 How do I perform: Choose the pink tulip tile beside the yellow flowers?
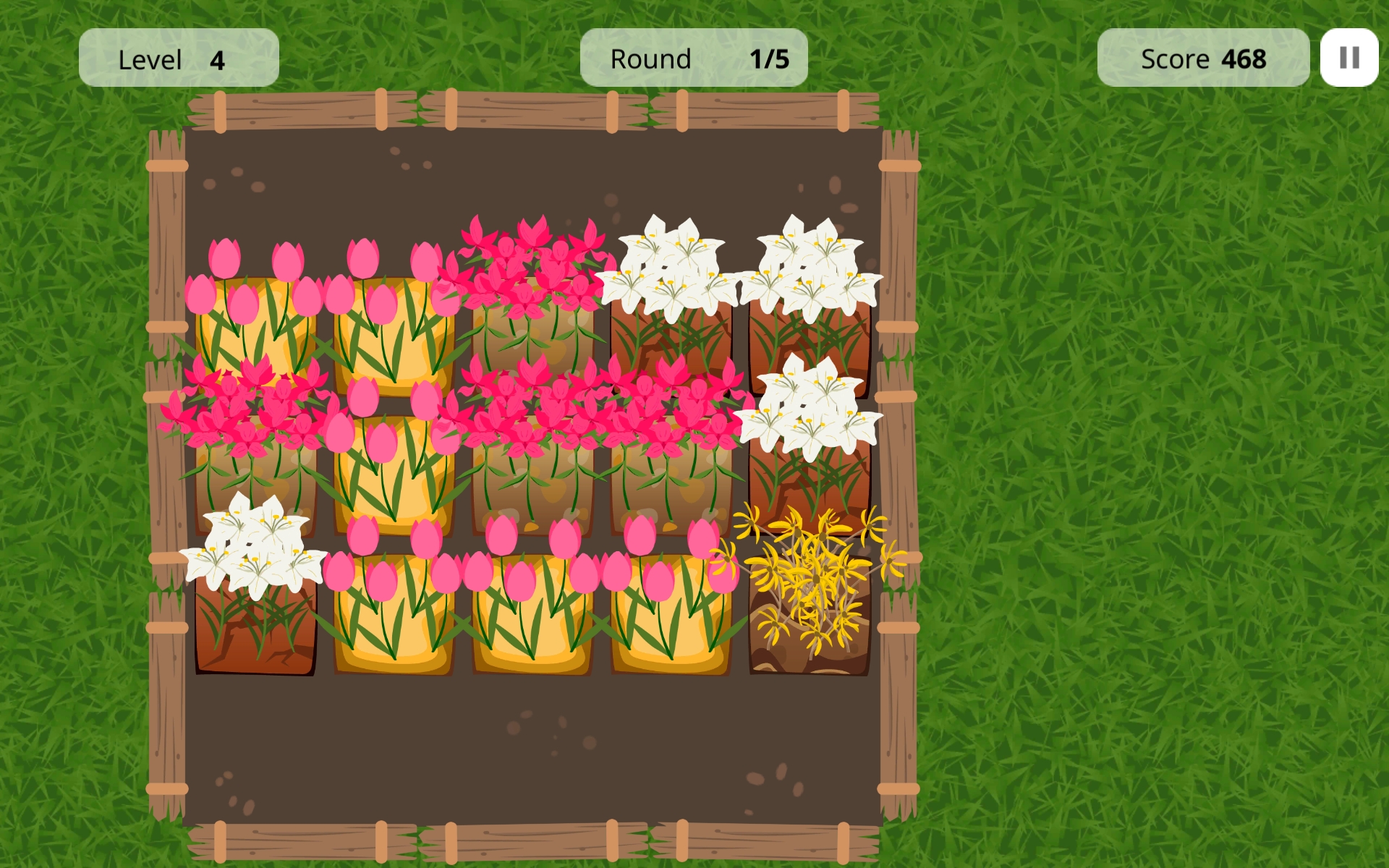(x=671, y=600)
